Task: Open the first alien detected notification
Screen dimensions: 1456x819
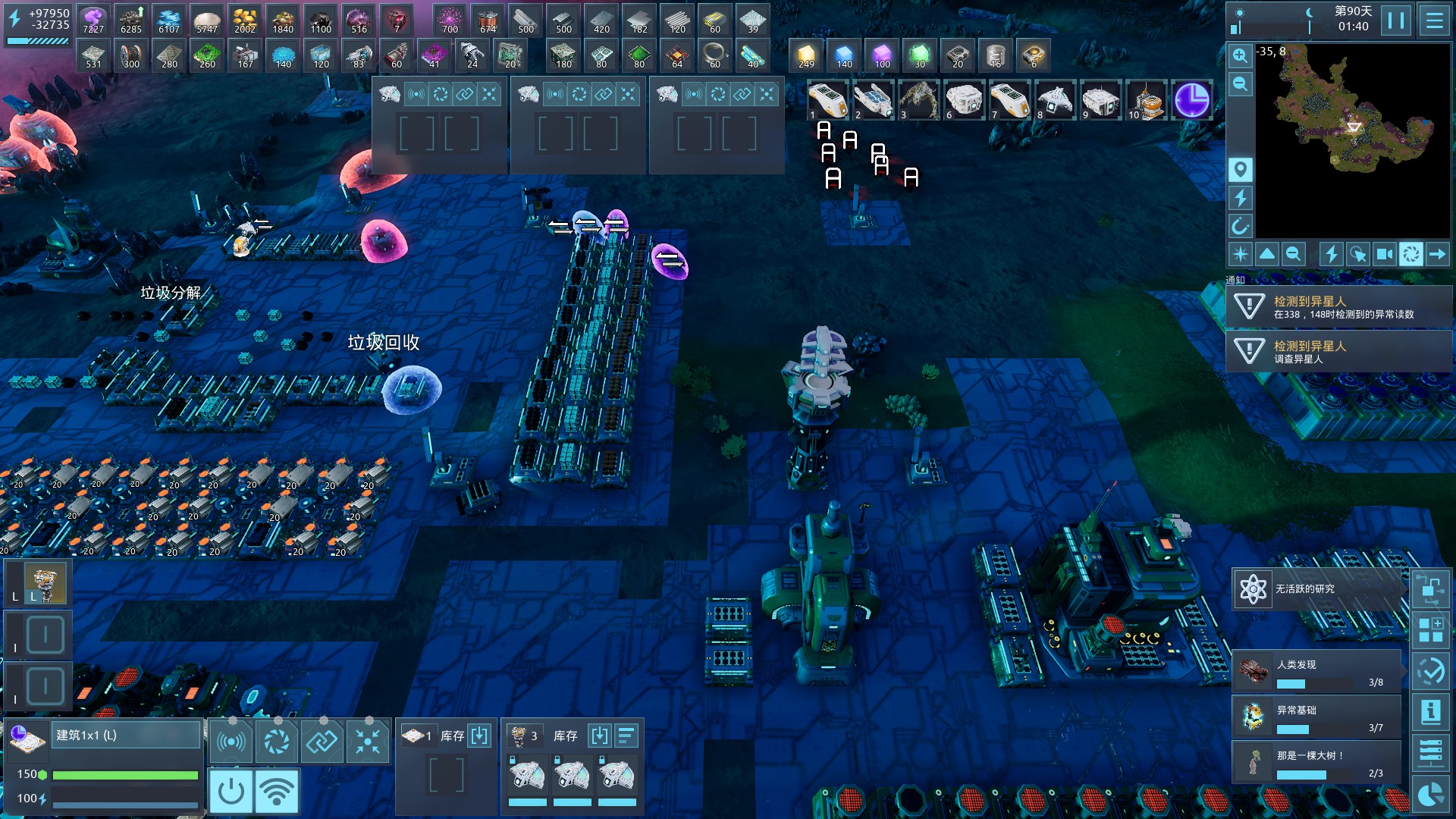Action: tap(1338, 307)
